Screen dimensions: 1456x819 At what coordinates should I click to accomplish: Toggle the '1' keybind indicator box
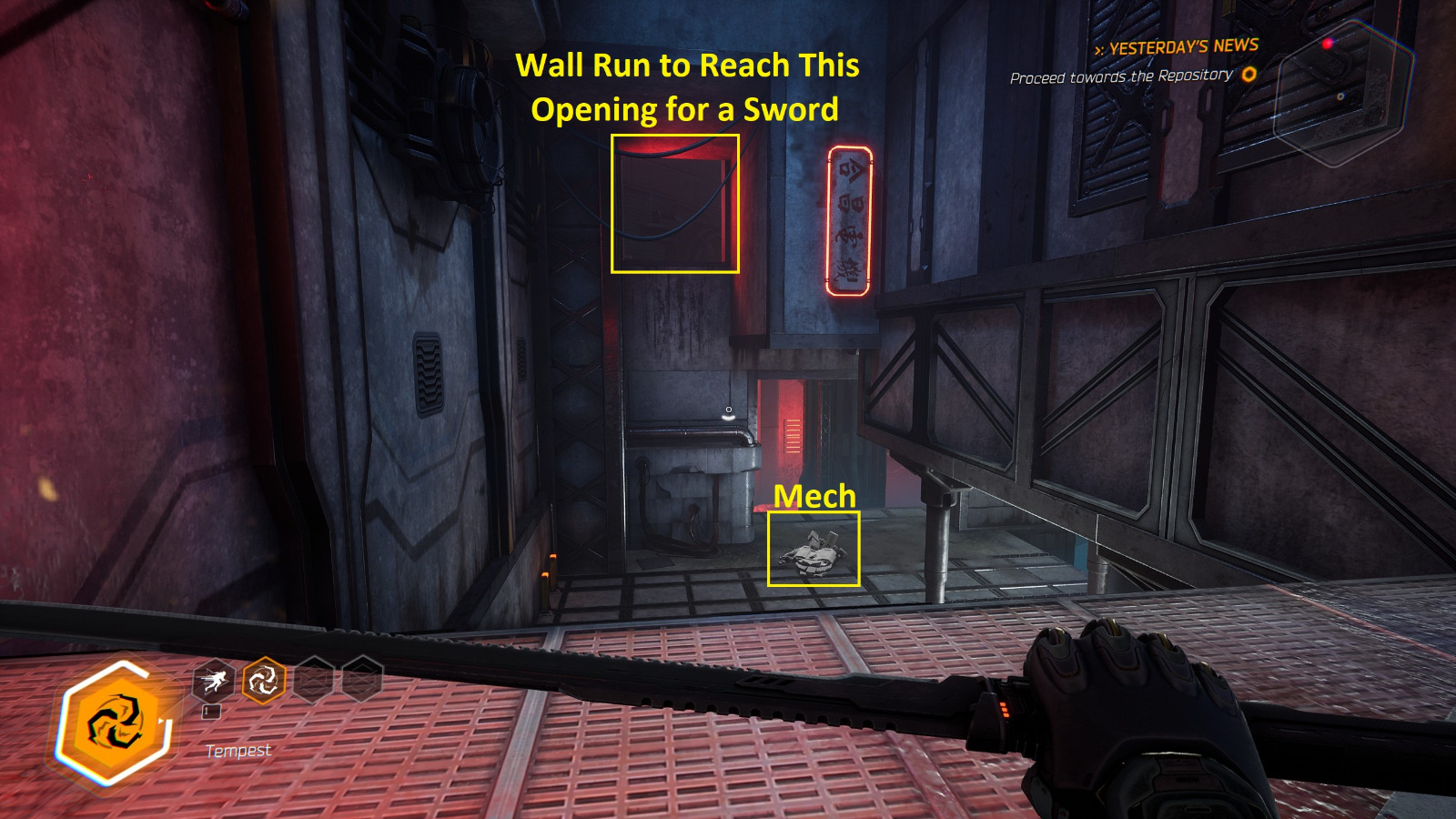point(211,712)
